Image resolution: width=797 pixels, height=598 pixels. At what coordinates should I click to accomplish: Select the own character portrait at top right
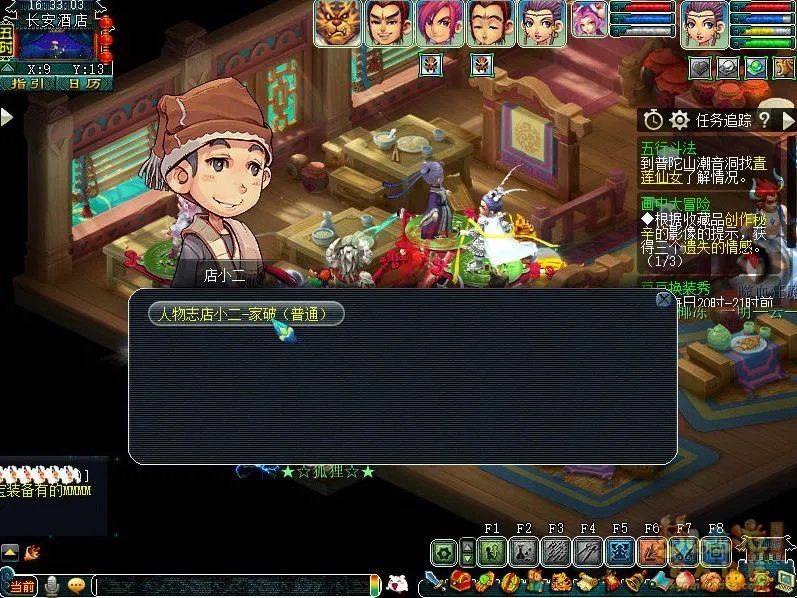pos(704,23)
